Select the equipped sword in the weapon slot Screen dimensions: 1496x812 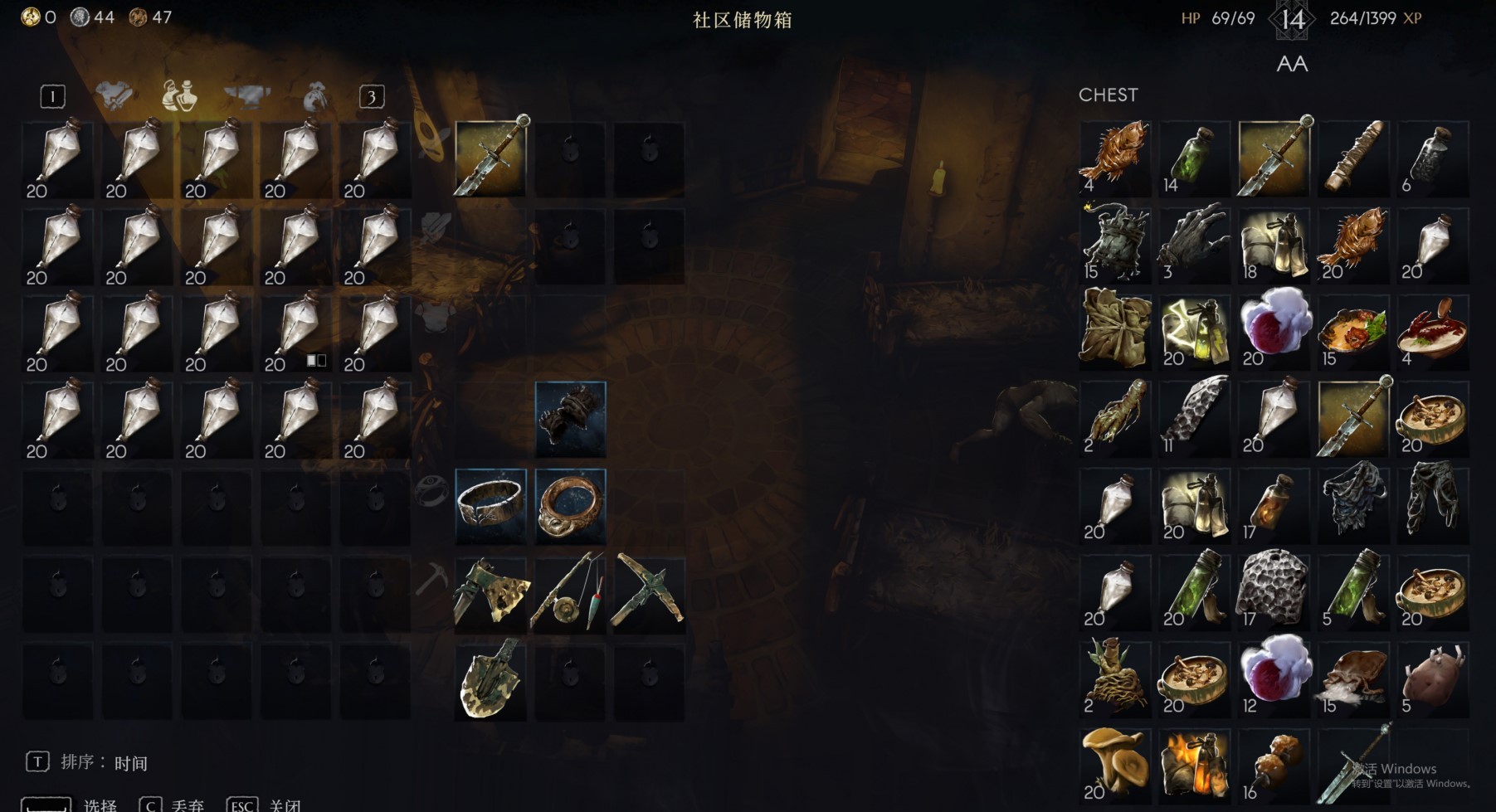coord(491,158)
